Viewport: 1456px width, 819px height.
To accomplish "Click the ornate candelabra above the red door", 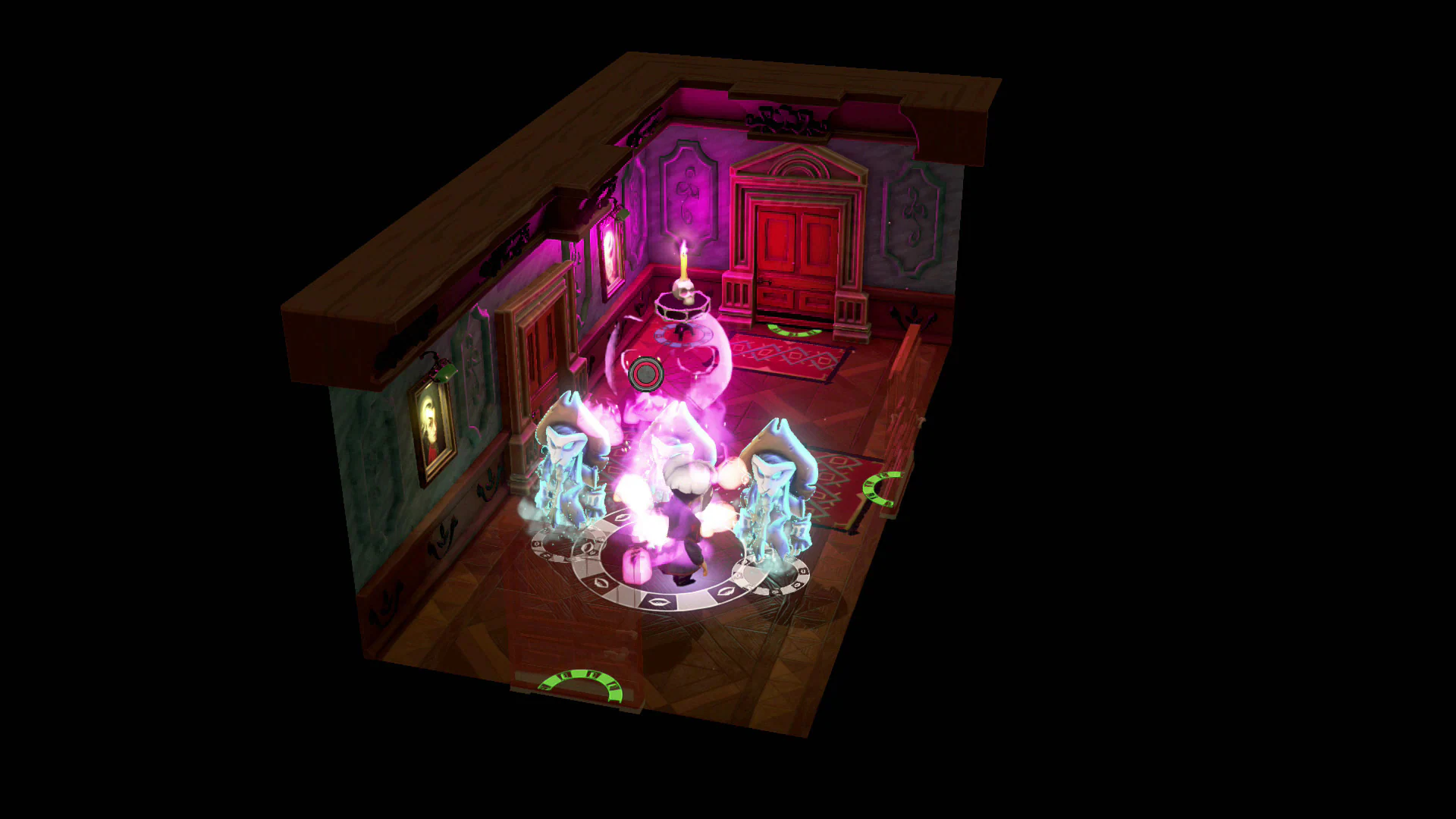I will tap(785, 118).
